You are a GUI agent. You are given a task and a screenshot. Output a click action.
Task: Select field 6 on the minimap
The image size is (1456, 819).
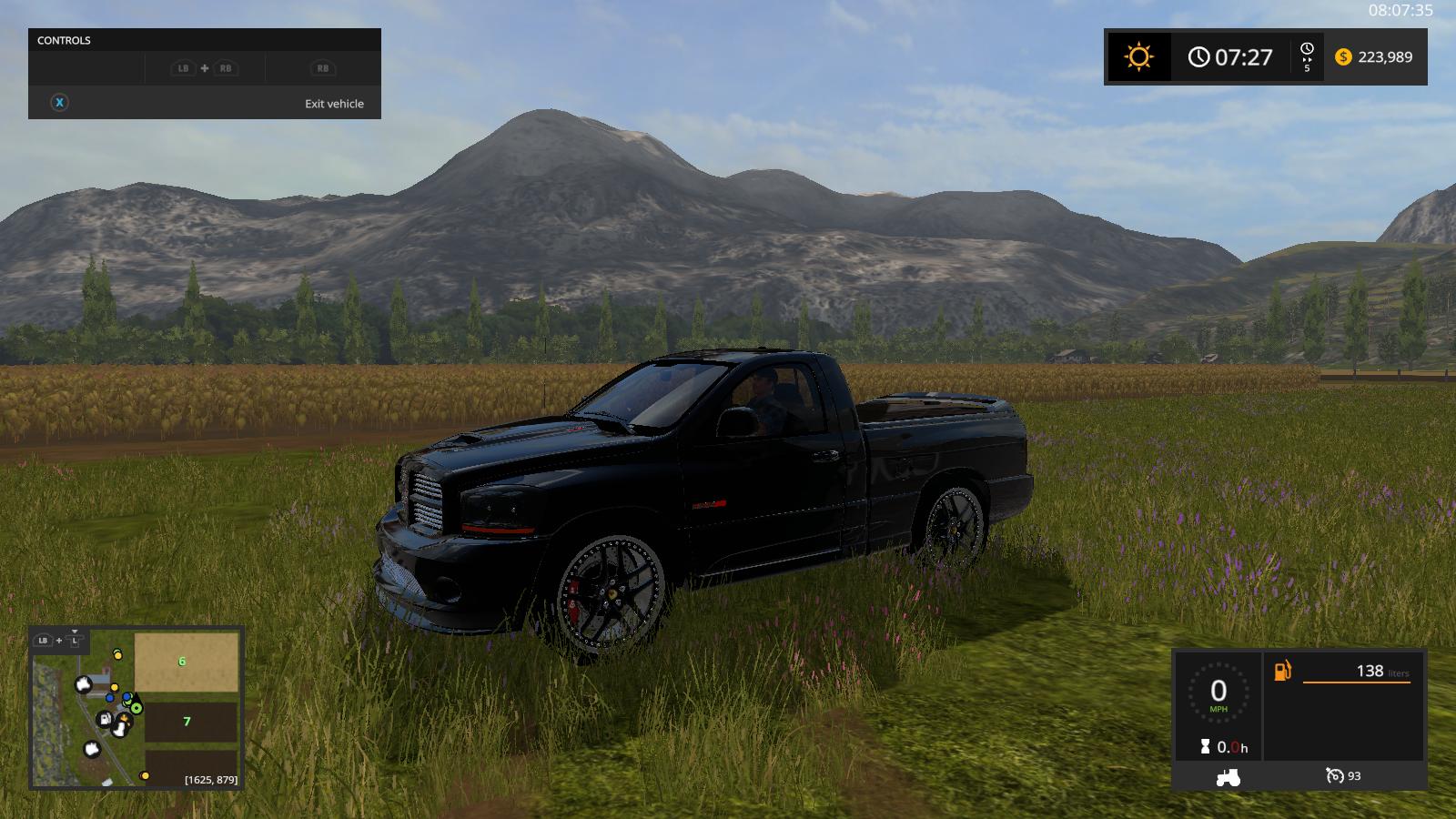(186, 662)
